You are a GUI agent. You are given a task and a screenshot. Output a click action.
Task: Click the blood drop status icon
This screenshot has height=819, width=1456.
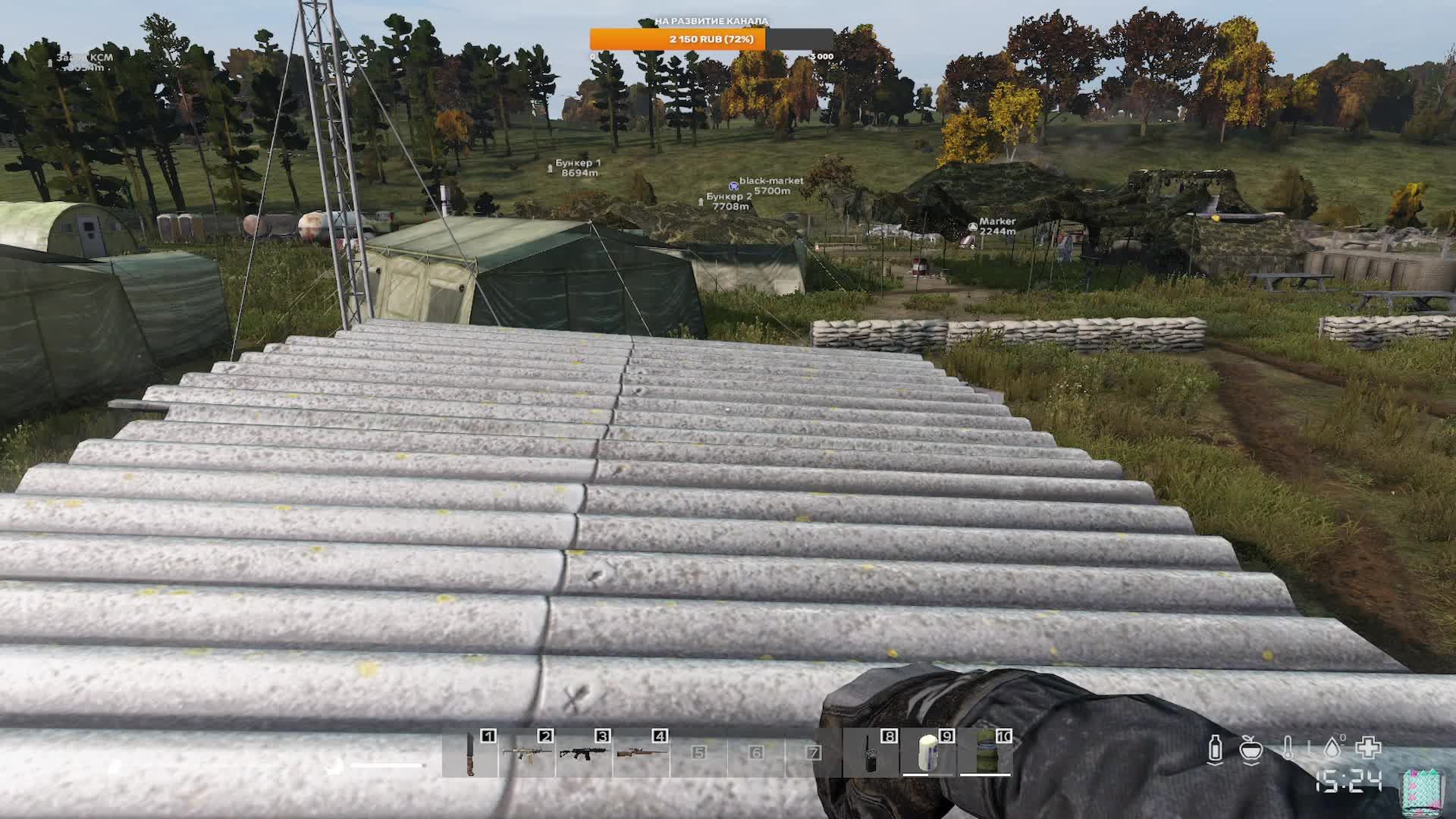1331,748
